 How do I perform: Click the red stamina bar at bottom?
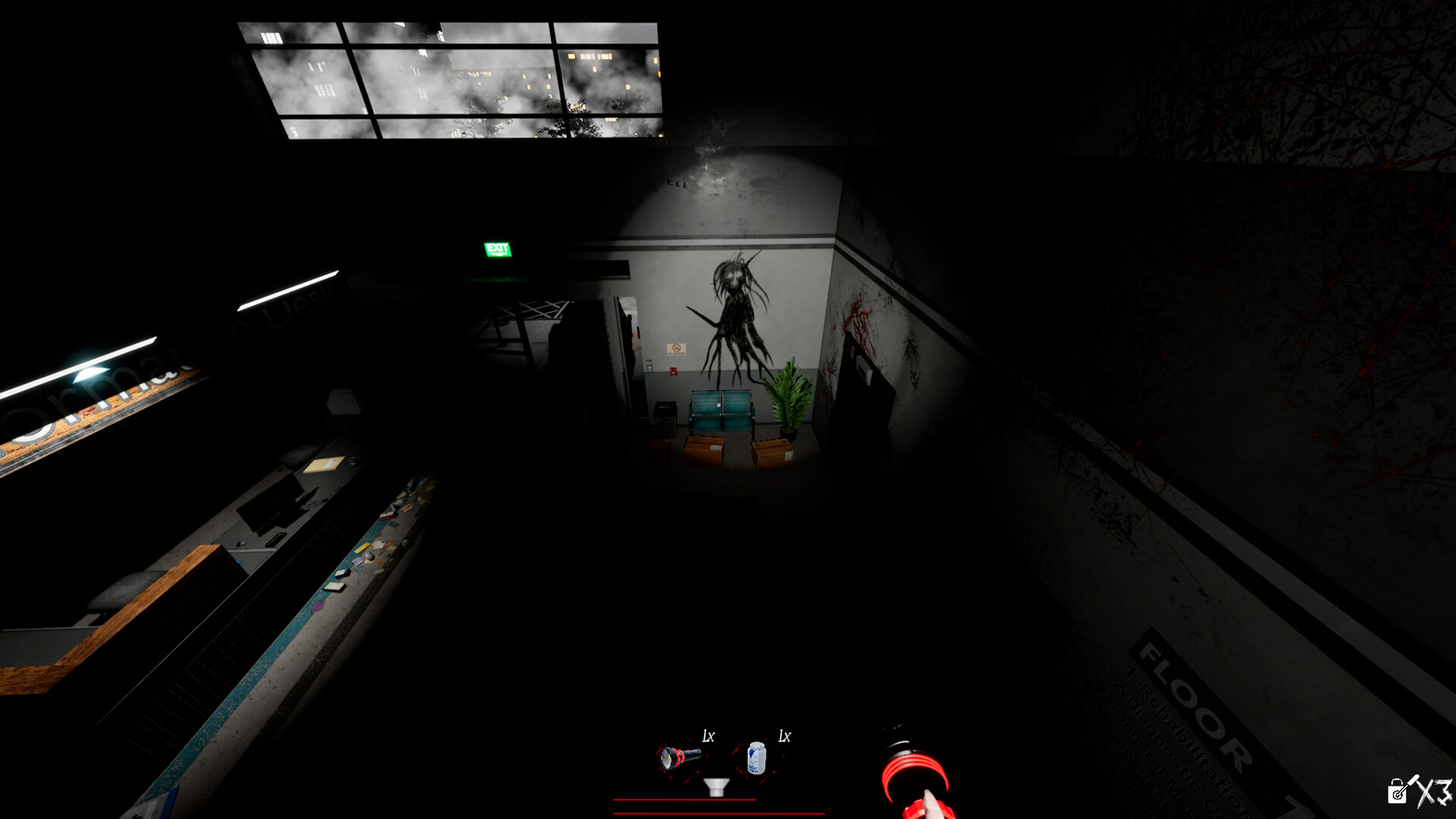click(x=686, y=801)
